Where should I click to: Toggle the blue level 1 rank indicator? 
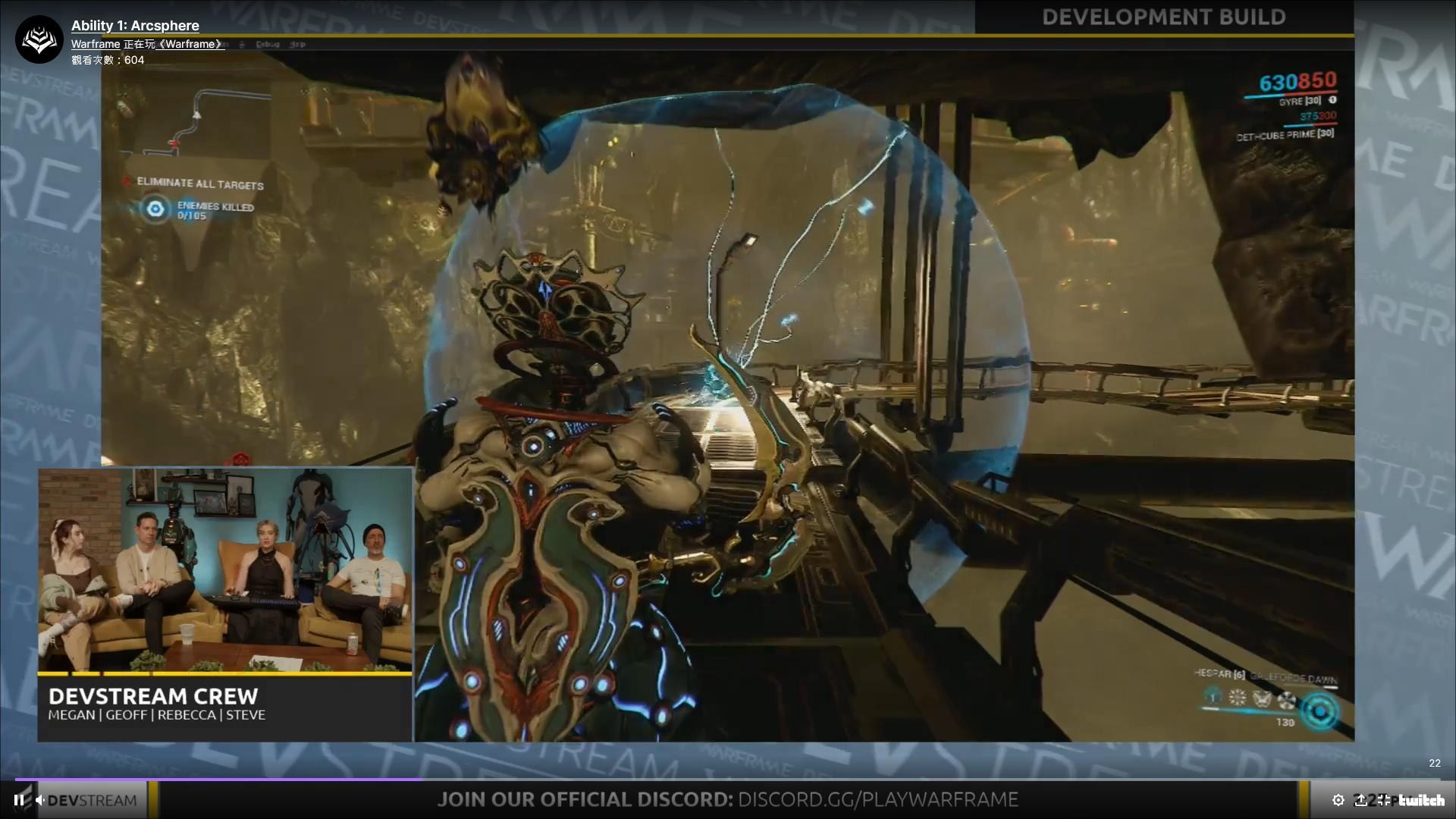coord(1211,698)
